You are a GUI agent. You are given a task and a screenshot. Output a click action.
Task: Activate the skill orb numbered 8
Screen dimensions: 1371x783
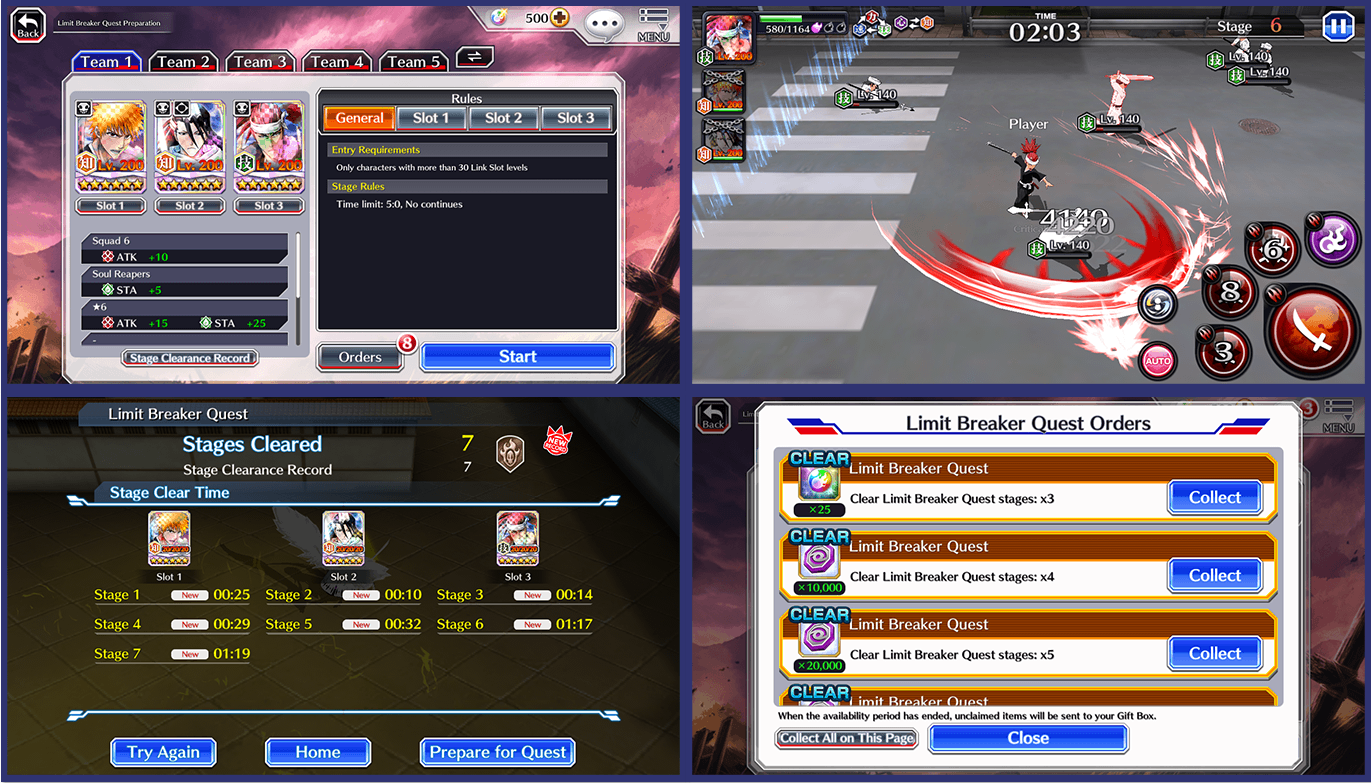tap(1229, 293)
